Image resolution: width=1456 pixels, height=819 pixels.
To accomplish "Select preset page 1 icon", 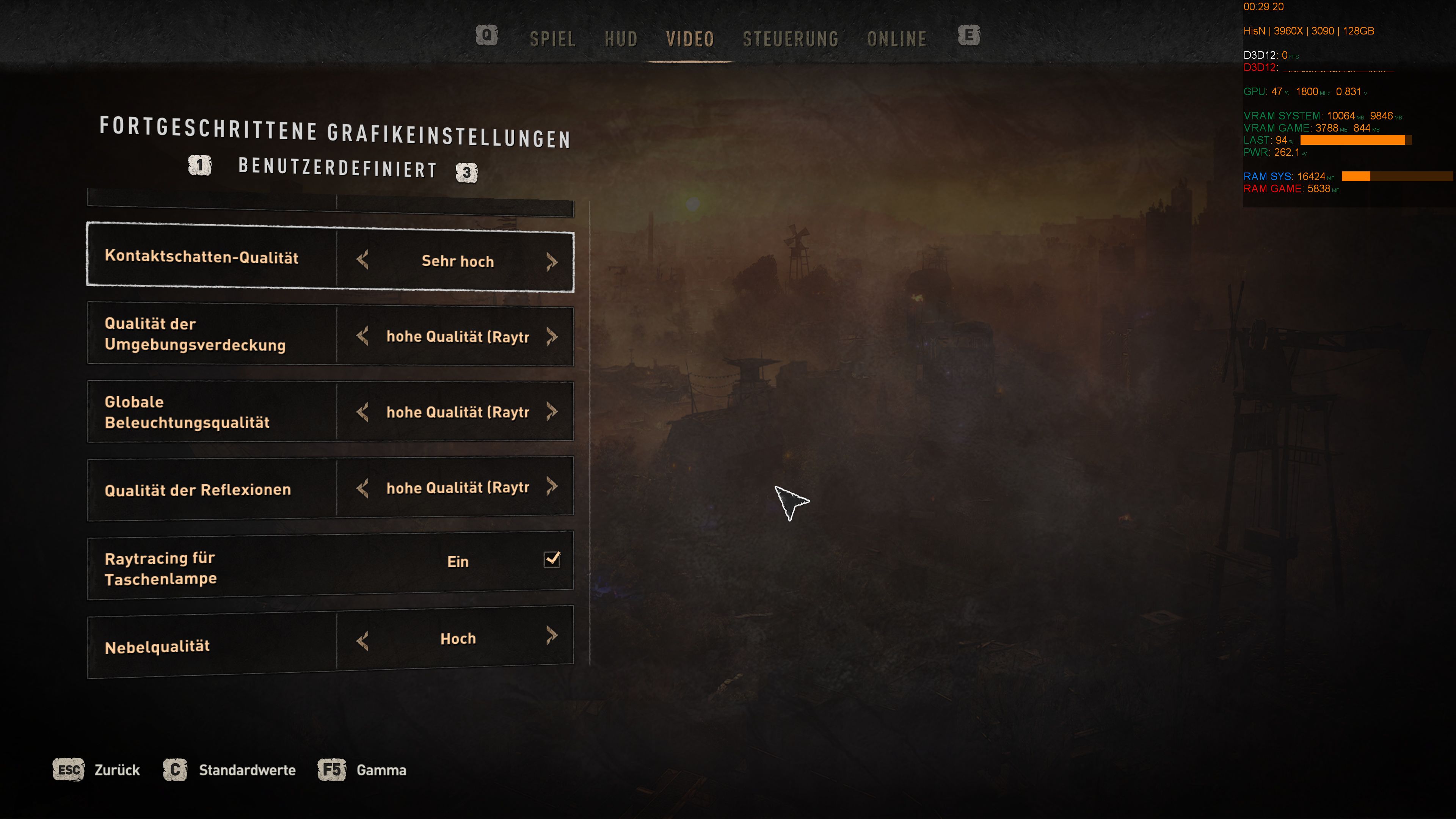I will (200, 166).
